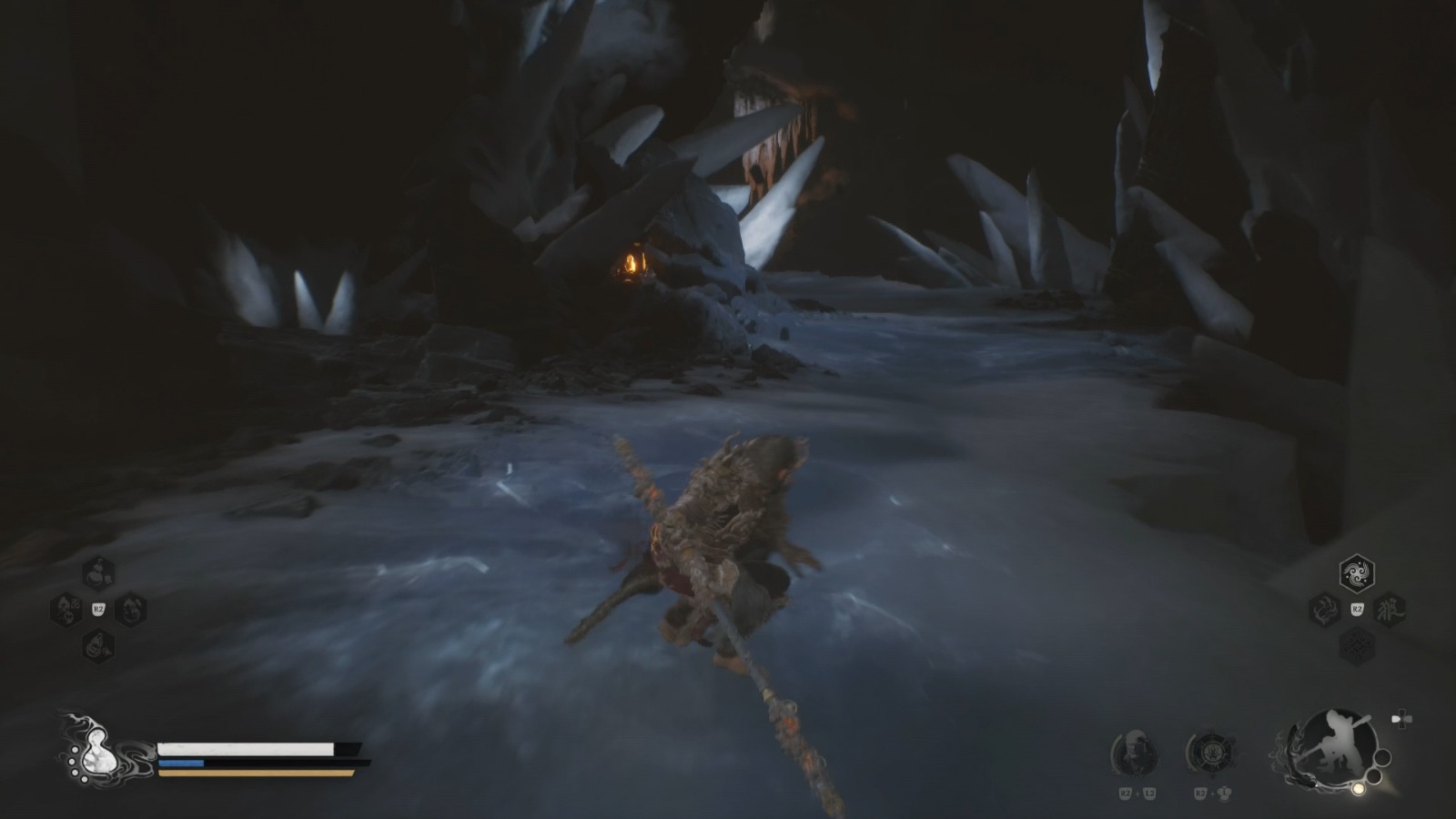Toggle the middle unfilled focus orb
Viewport: 1456px width, 819px height.
[x=1373, y=775]
